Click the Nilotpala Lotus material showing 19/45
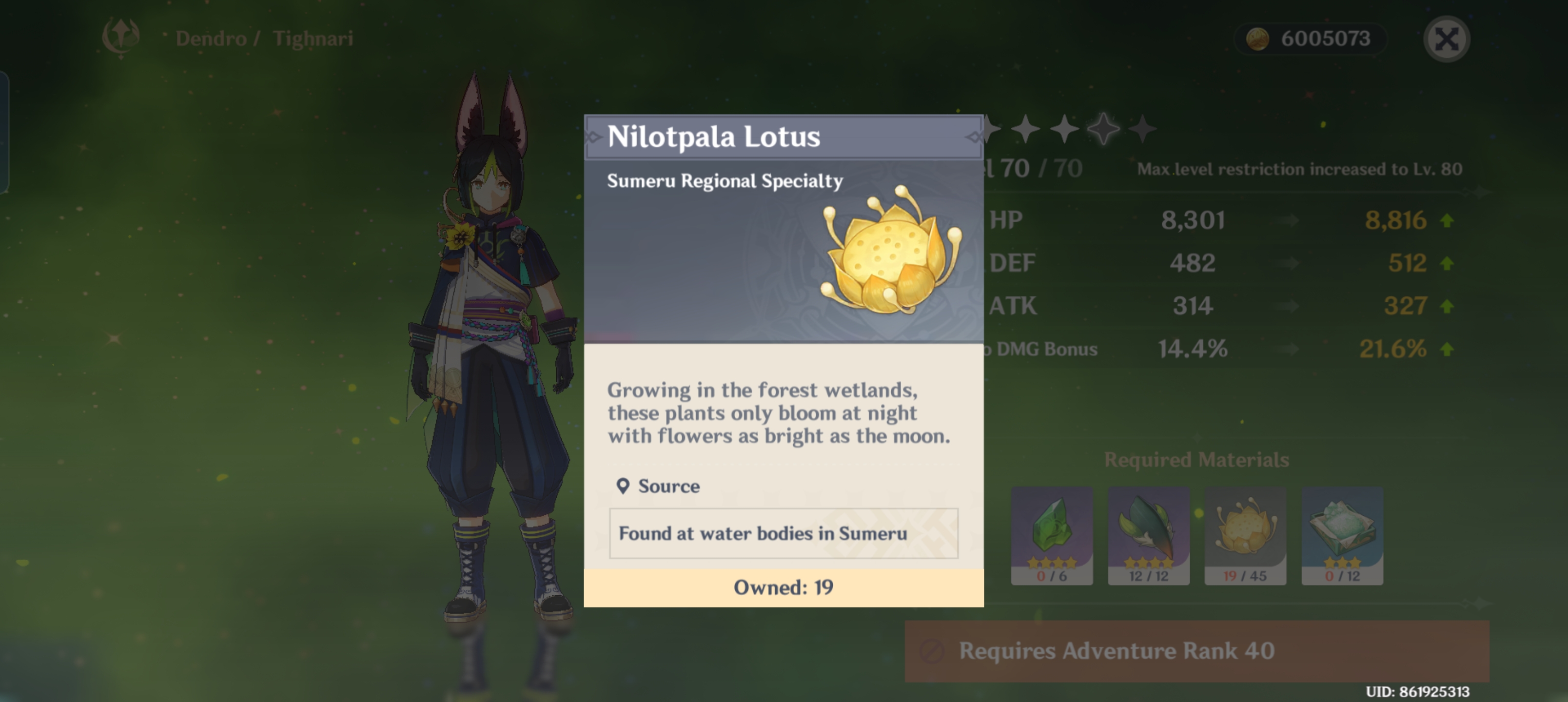Image resolution: width=1568 pixels, height=702 pixels. pyautogui.click(x=1245, y=535)
